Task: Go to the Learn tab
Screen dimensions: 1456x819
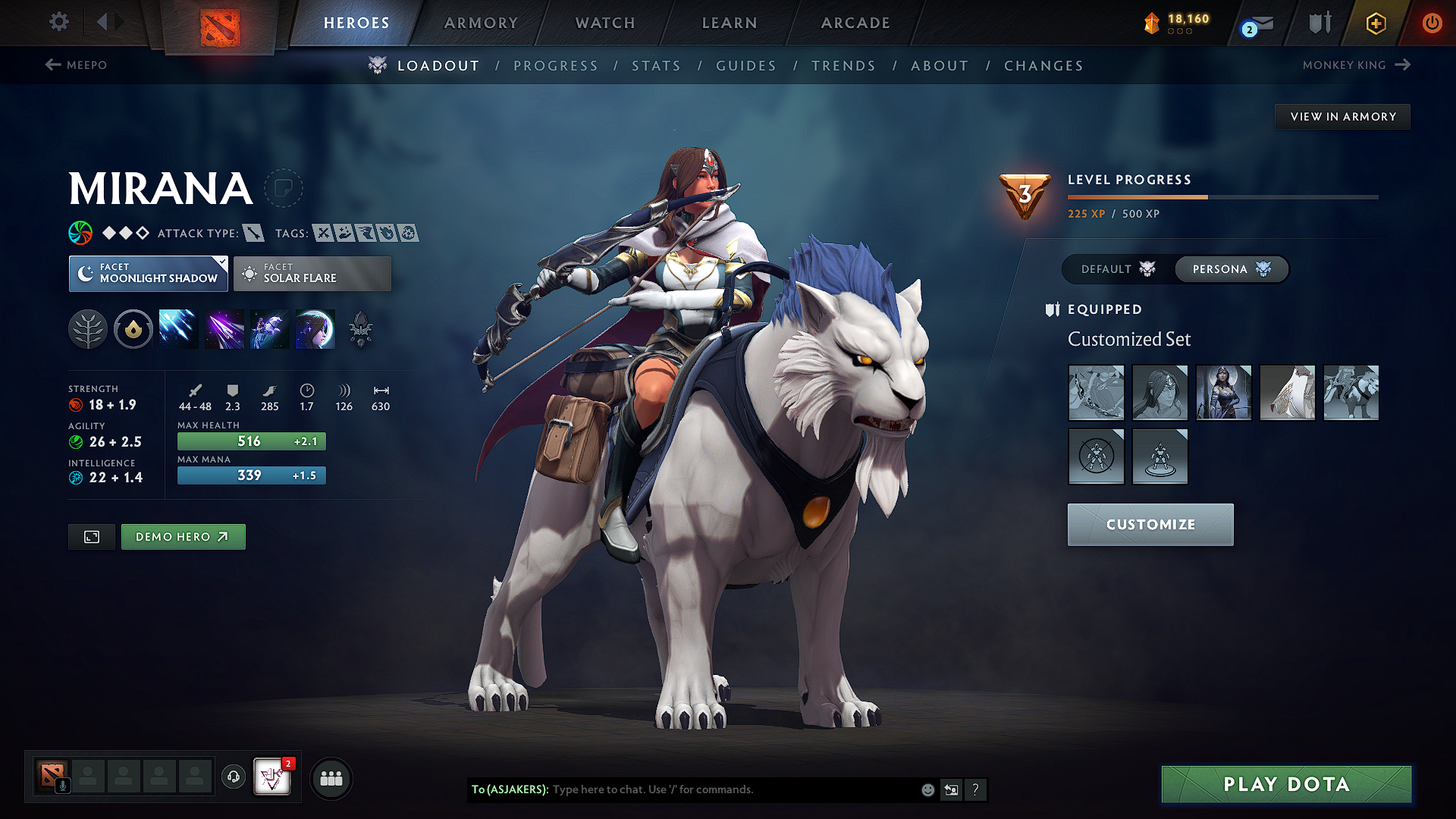Action: (730, 23)
